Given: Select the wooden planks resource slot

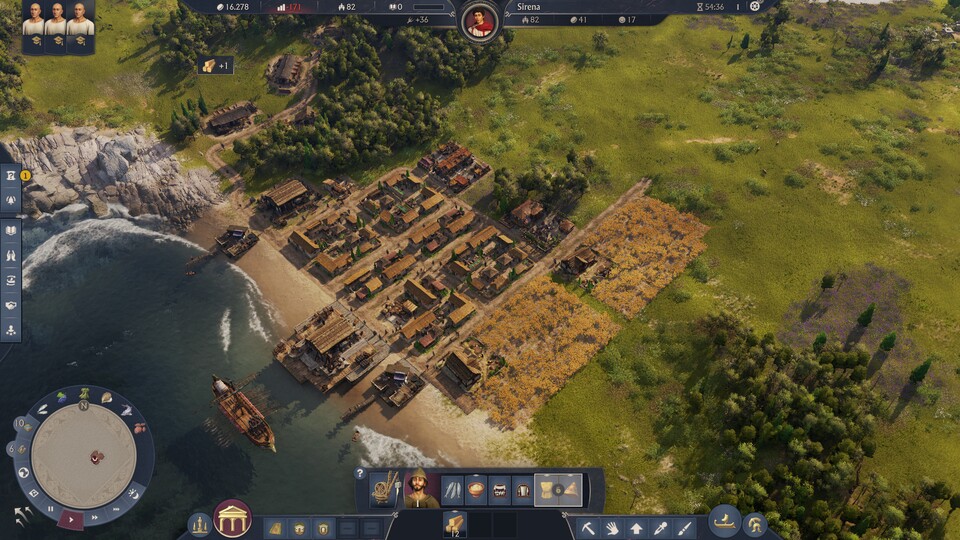Looking at the screenshot, I should coord(455,523).
